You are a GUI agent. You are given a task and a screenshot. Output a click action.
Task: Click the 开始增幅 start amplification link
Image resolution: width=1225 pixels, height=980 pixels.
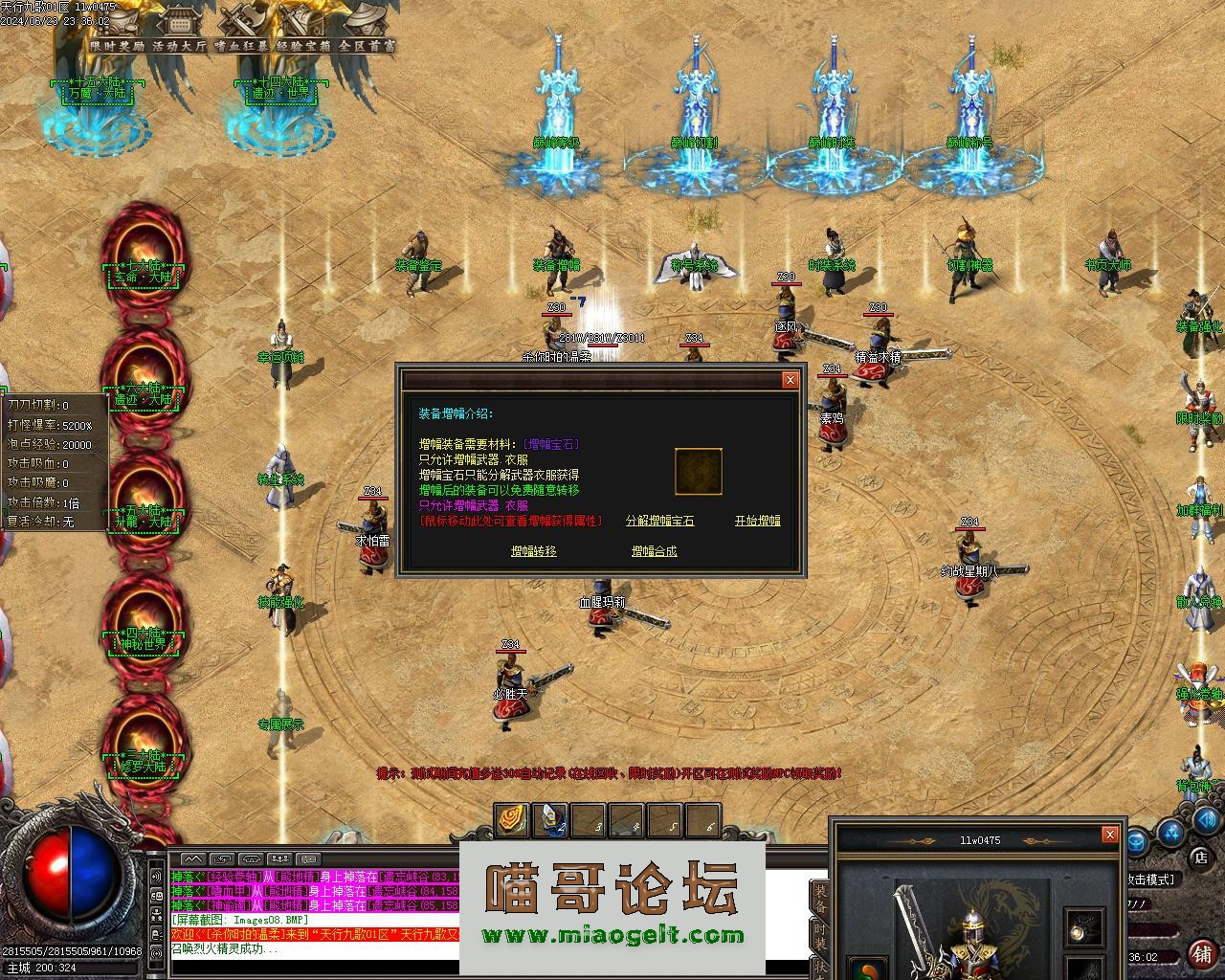pyautogui.click(x=757, y=521)
